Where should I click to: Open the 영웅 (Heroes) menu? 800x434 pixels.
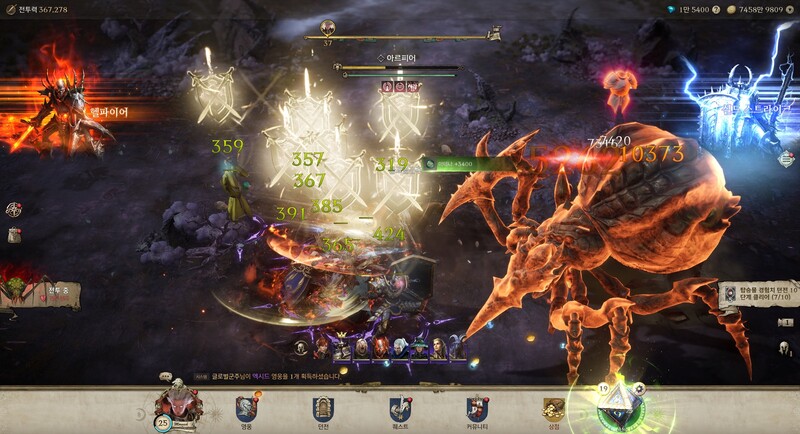coord(246,408)
